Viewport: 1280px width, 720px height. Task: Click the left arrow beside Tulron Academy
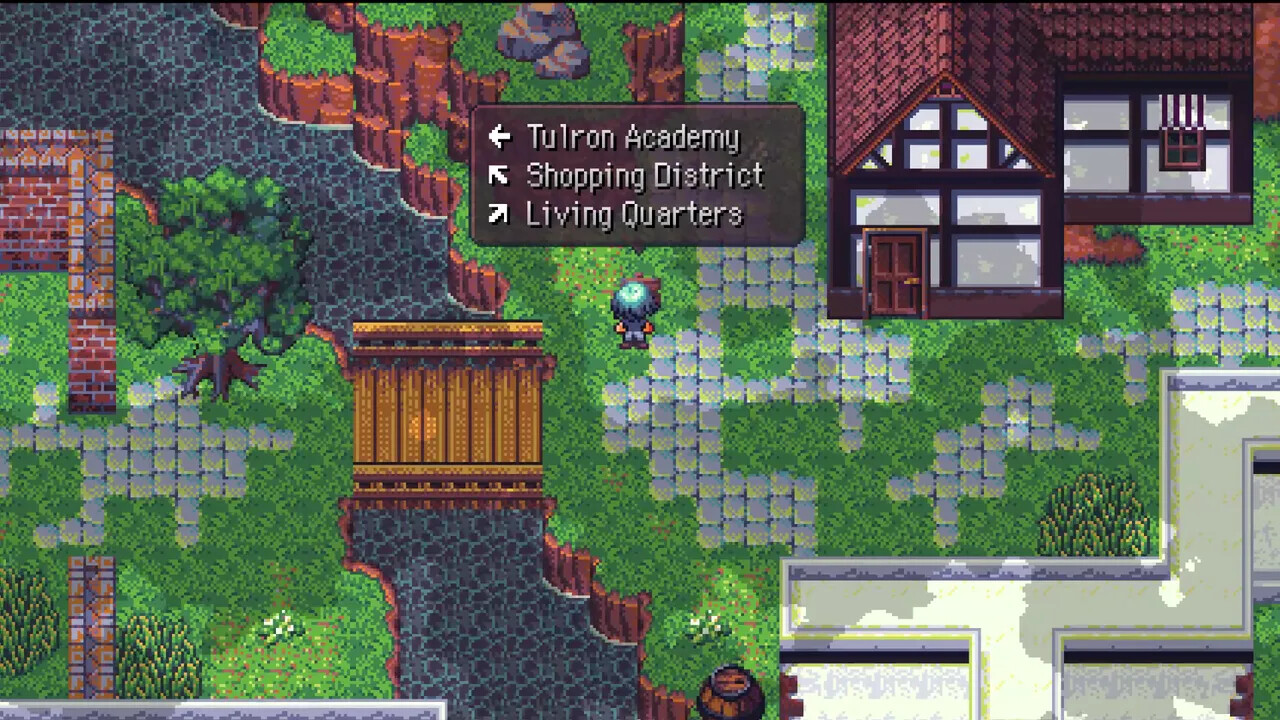click(500, 137)
